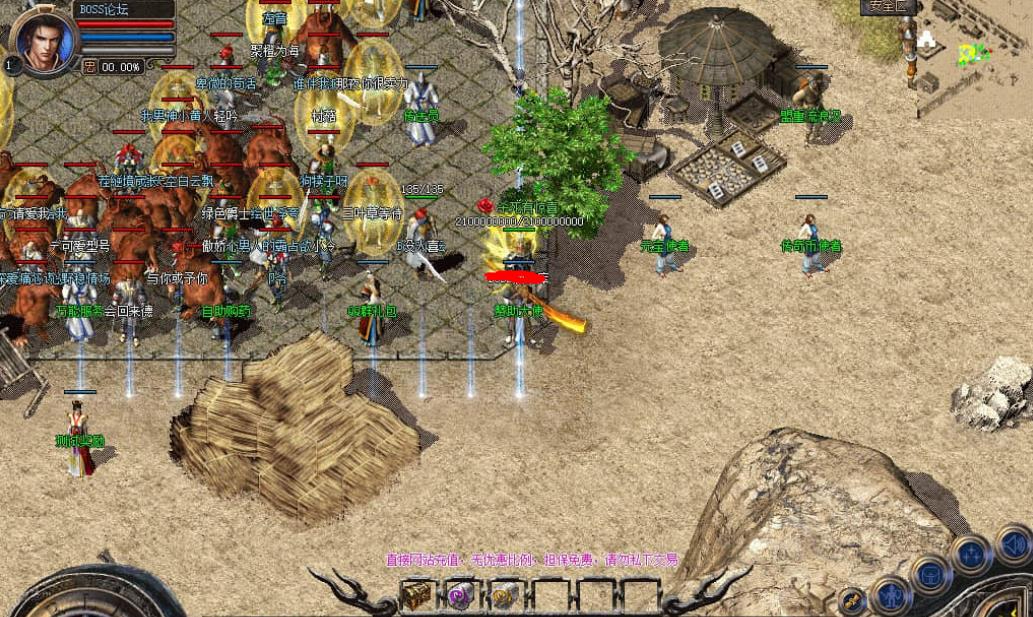The width and height of the screenshot is (1033, 617).
Task: Click the player portrait in the corner
Action: point(44,40)
